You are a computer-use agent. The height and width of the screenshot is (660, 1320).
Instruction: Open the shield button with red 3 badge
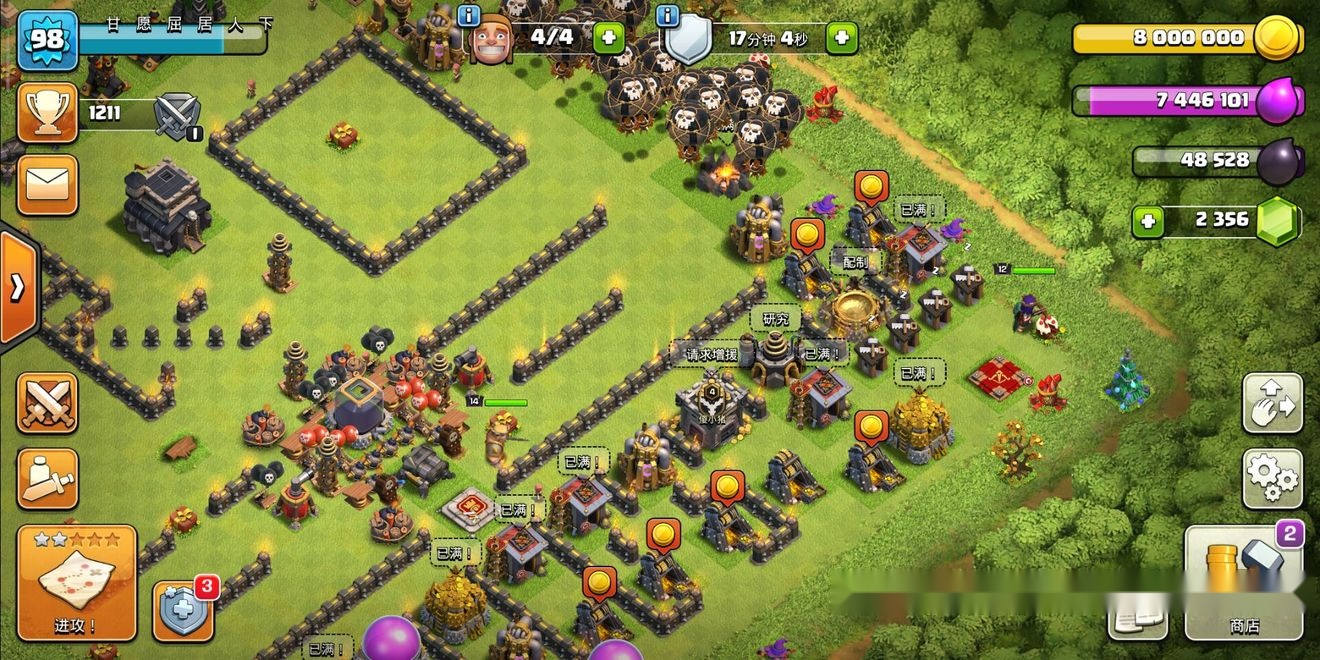[x=183, y=609]
